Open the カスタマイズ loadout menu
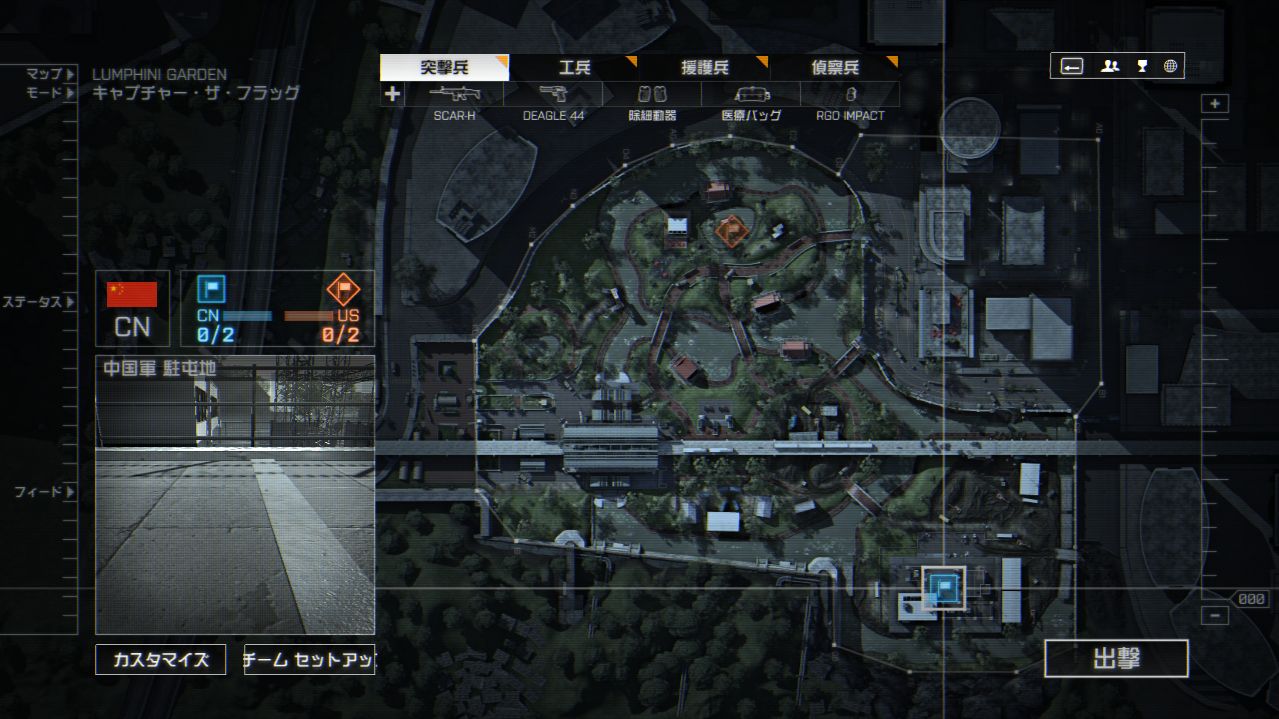This screenshot has width=1279, height=719. pos(161,660)
